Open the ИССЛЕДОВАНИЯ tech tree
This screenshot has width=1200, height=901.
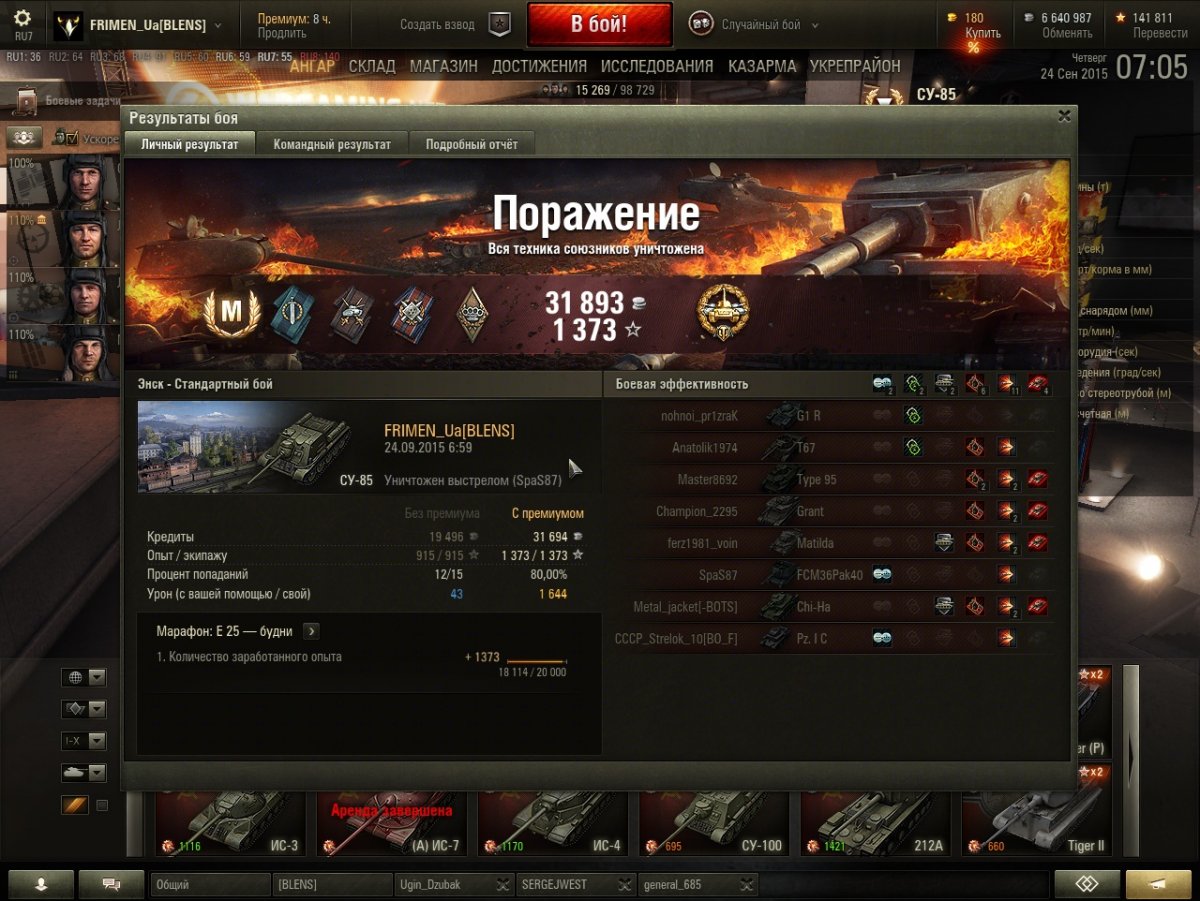pyautogui.click(x=657, y=67)
